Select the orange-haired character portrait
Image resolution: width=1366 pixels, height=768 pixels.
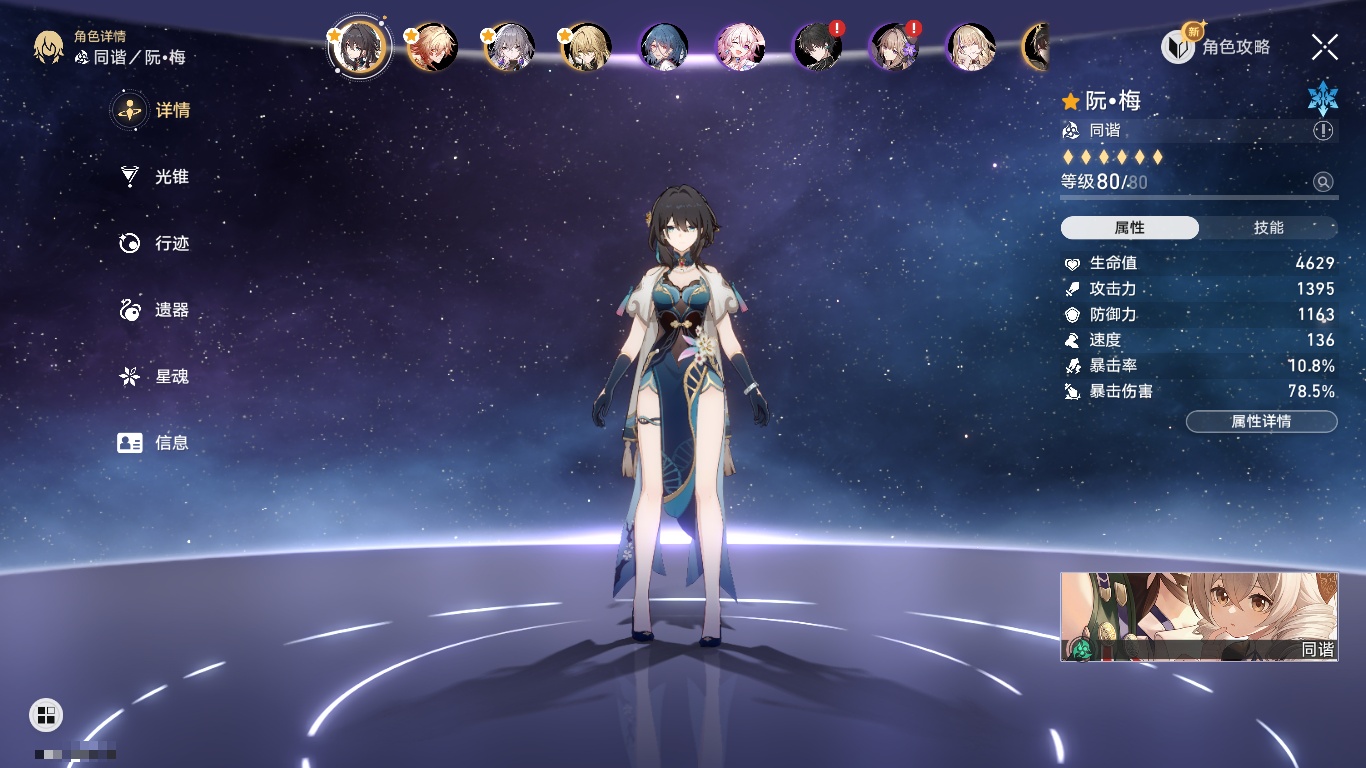point(433,47)
